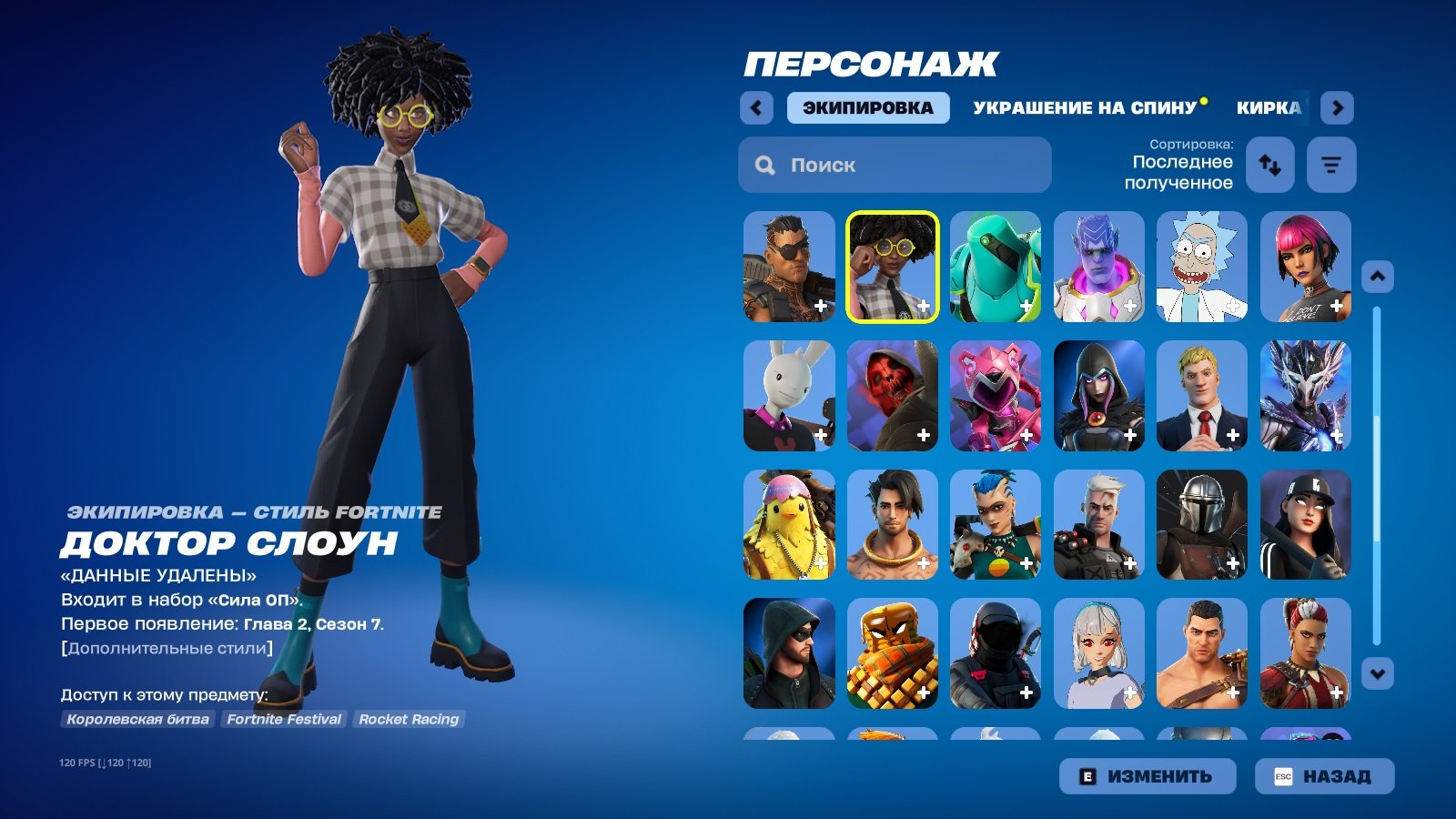The height and width of the screenshot is (819, 1456).
Task: Select the white rabbit skin icon
Action: click(788, 395)
